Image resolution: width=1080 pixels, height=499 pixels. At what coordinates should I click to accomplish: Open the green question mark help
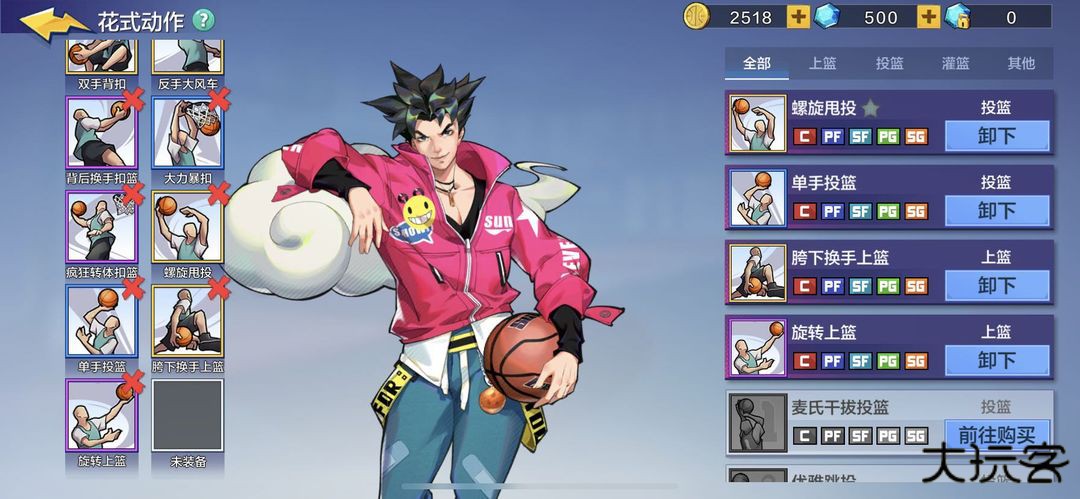tap(203, 20)
